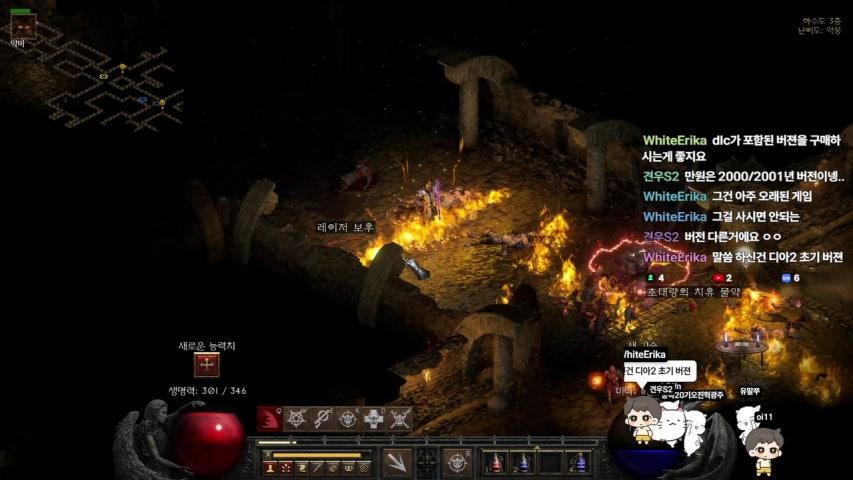
Task: Open the left attack skill with arrows icon
Action: coord(397,461)
